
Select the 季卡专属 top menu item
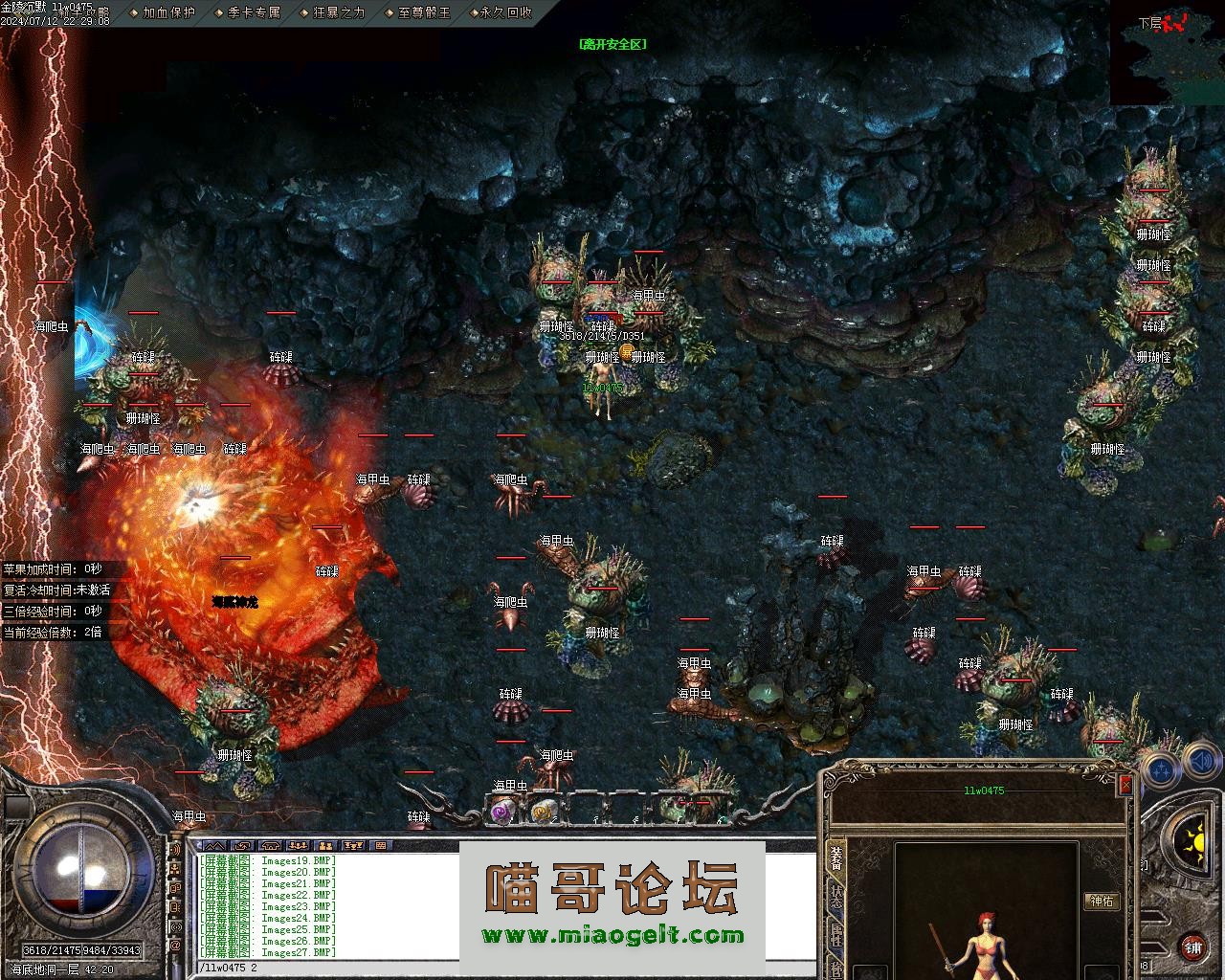(x=254, y=12)
